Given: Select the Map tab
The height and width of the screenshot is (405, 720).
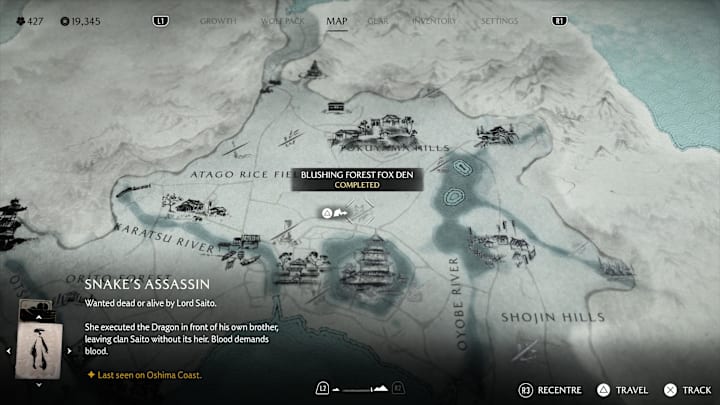Looking at the screenshot, I should coord(337,20).
